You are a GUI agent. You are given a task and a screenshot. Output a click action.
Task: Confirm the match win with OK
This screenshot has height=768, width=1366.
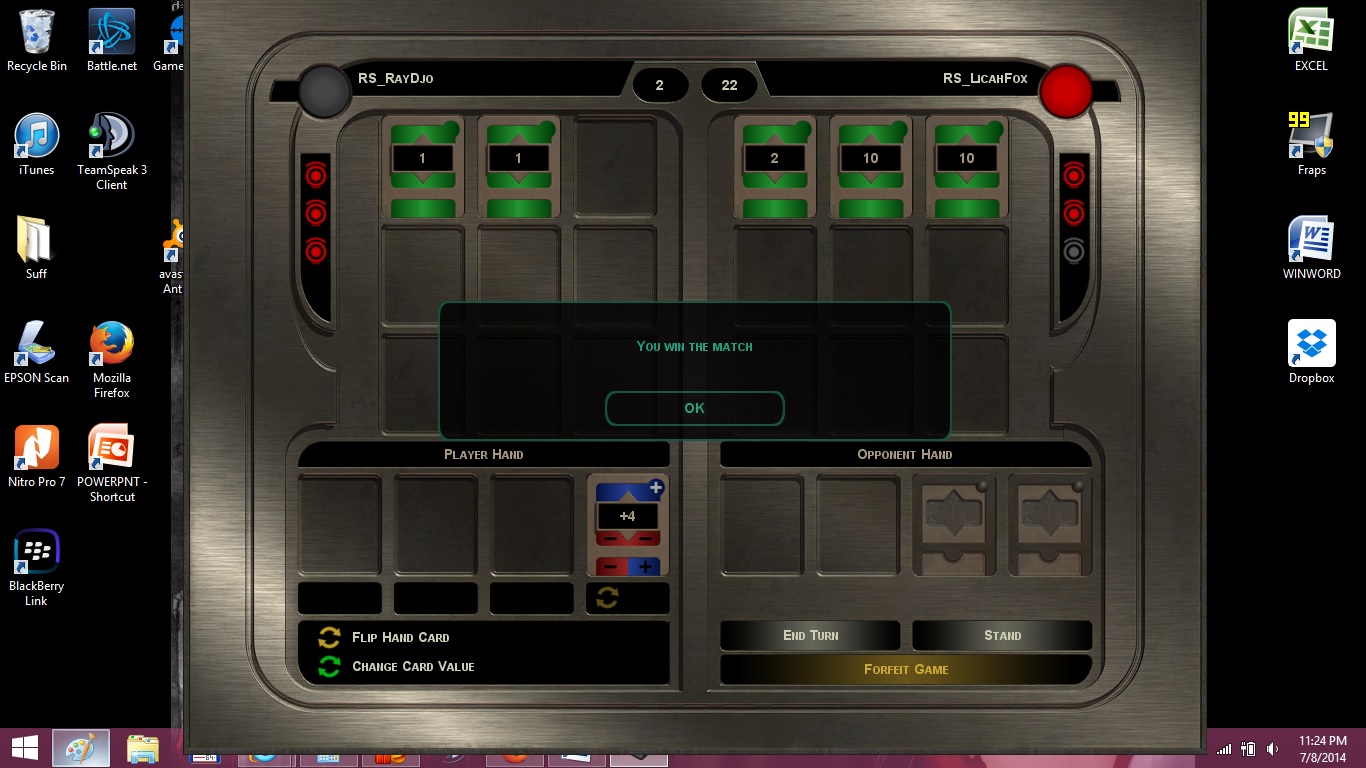[x=694, y=408]
